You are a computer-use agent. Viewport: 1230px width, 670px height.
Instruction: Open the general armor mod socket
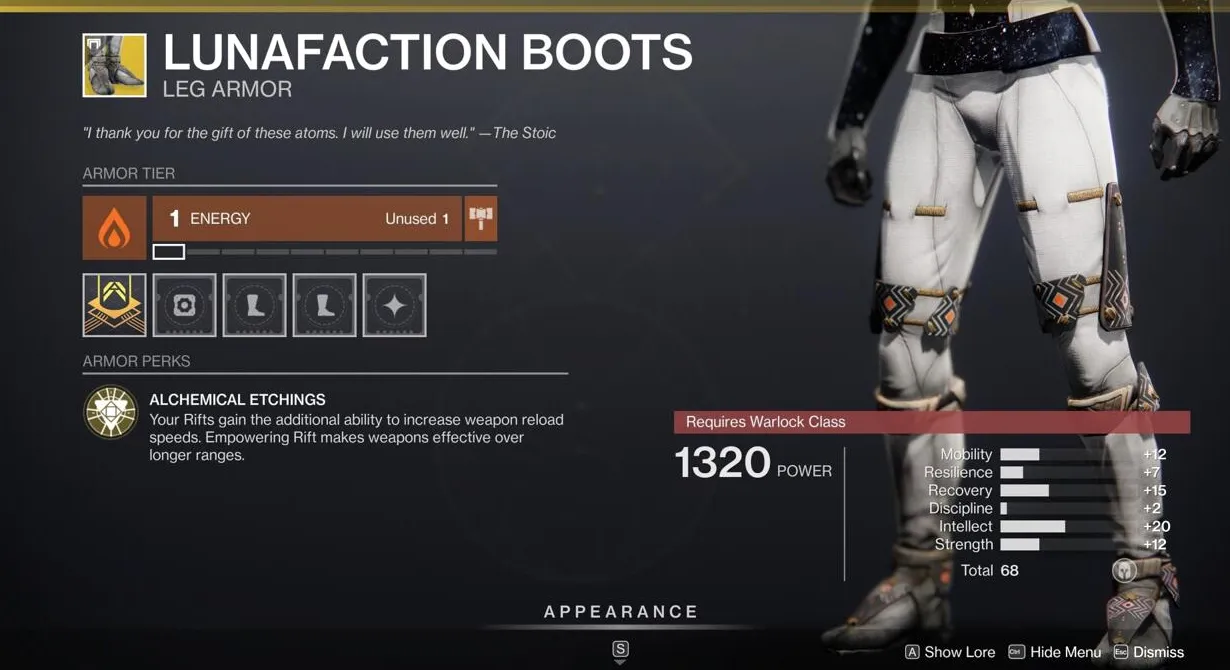pos(185,305)
